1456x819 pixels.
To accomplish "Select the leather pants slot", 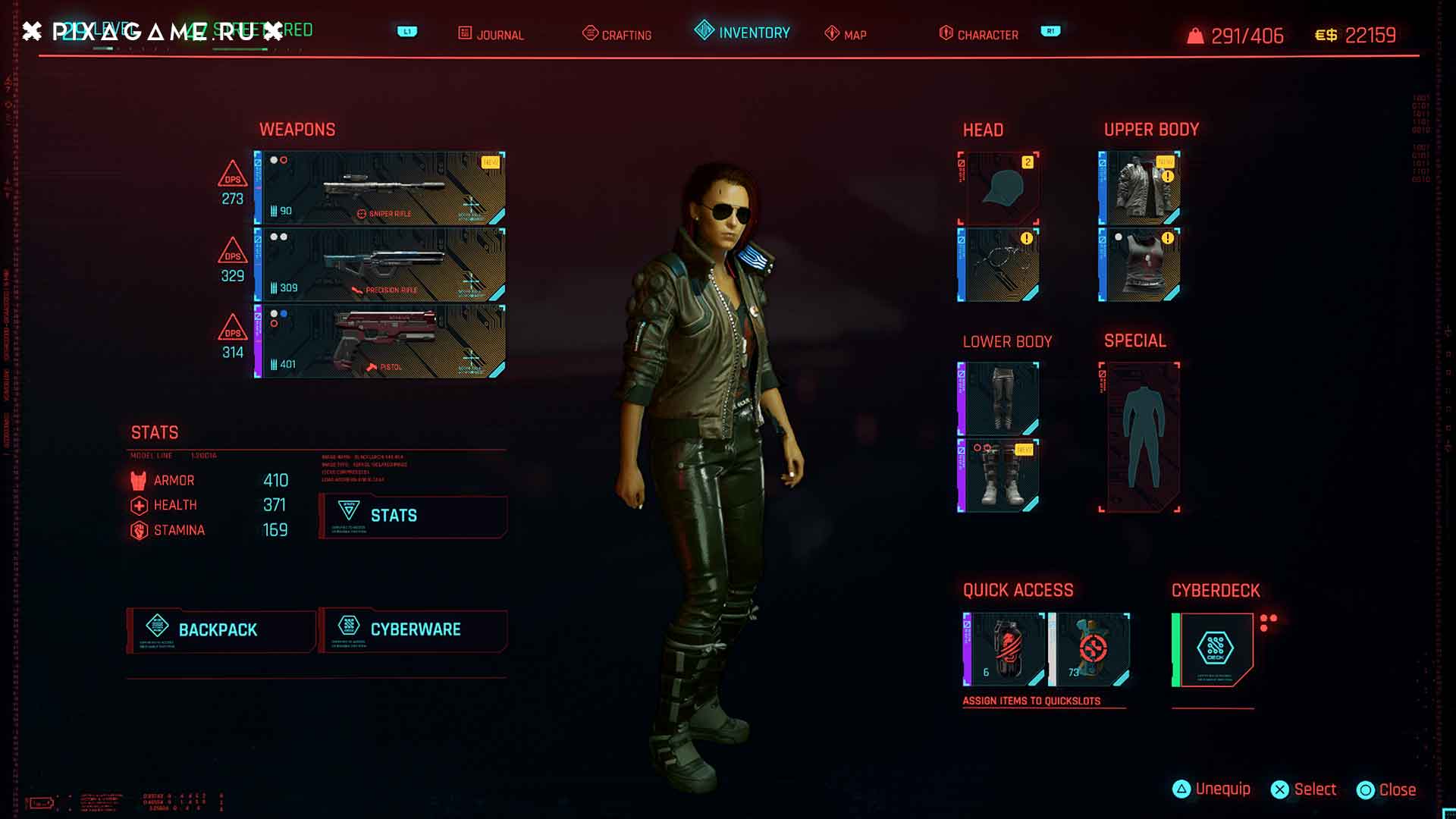I will [x=999, y=398].
